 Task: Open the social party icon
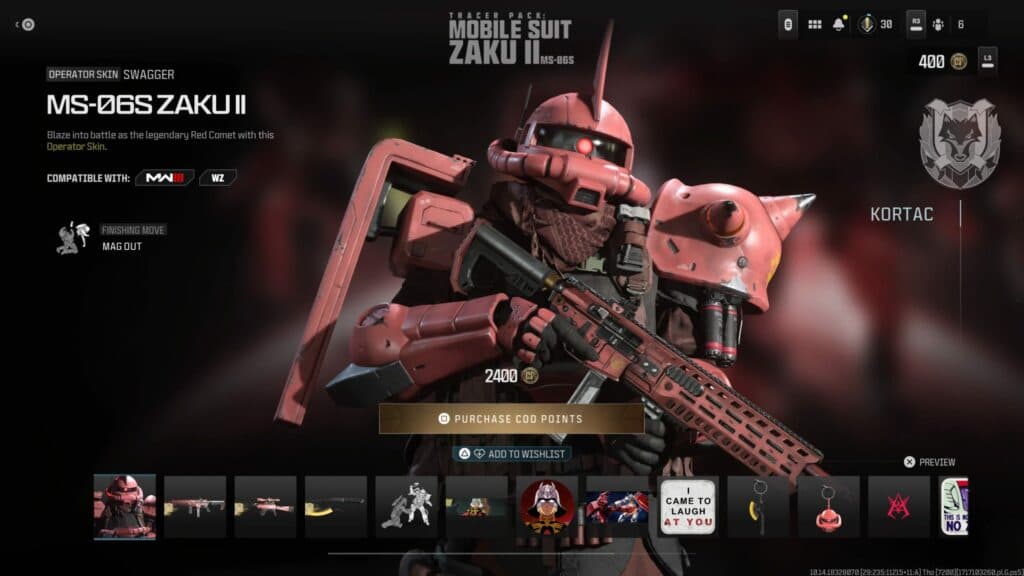point(938,24)
